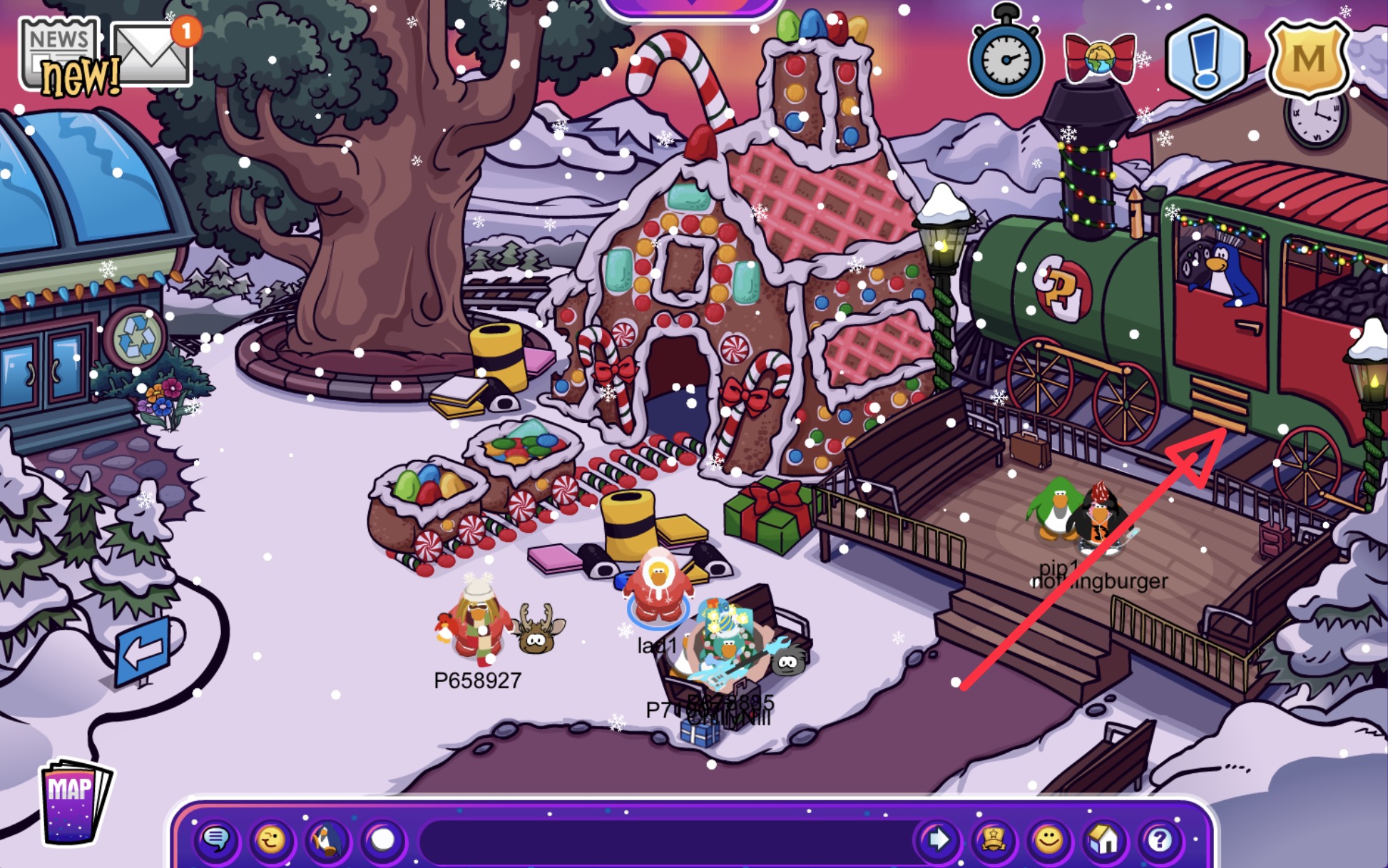Click the blue exclamation mark badge
Screen dimensions: 1388x868
1205,57
